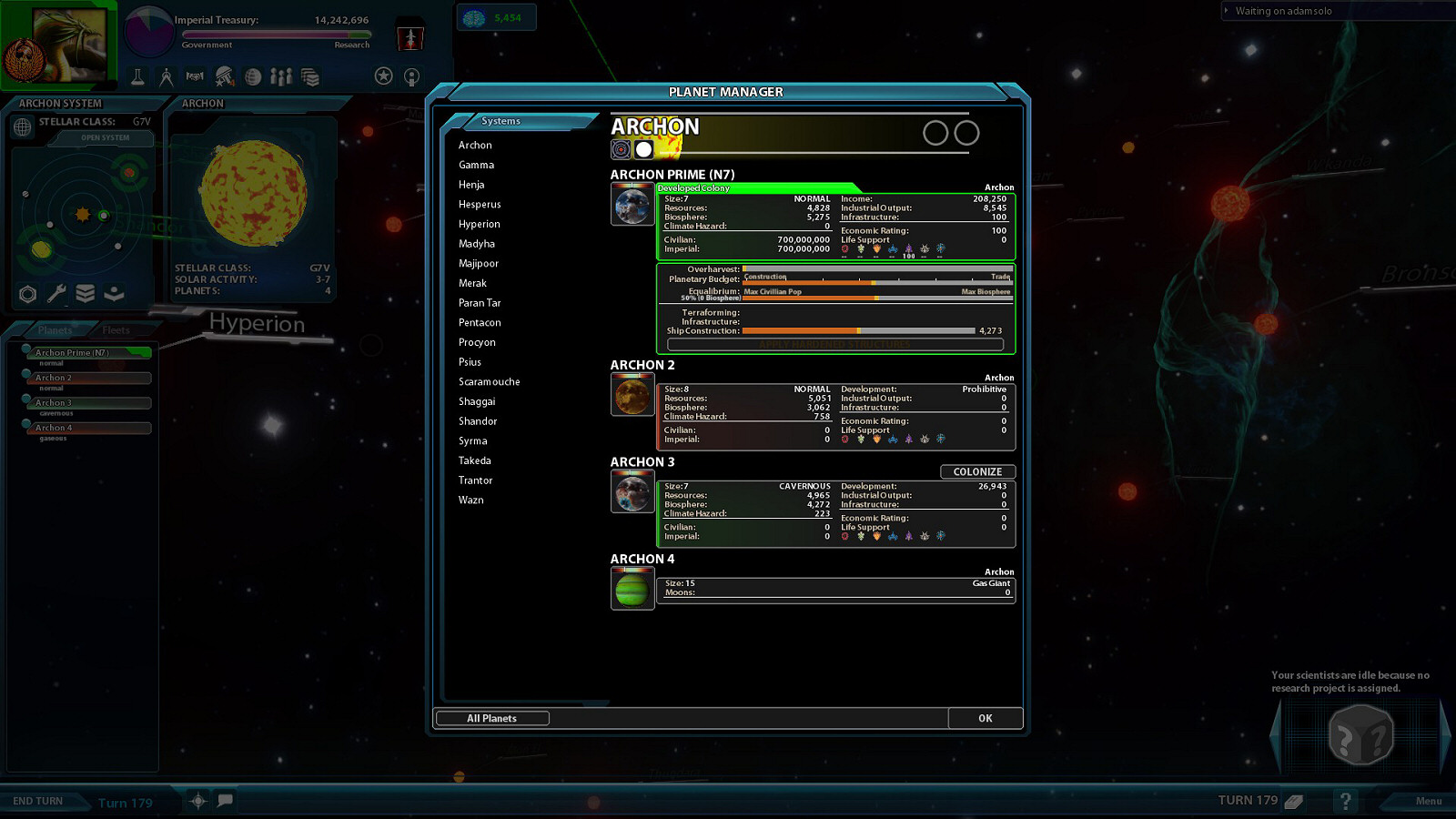This screenshot has width=1456, height=819.
Task: Open the game Menu
Action: [1428, 801]
